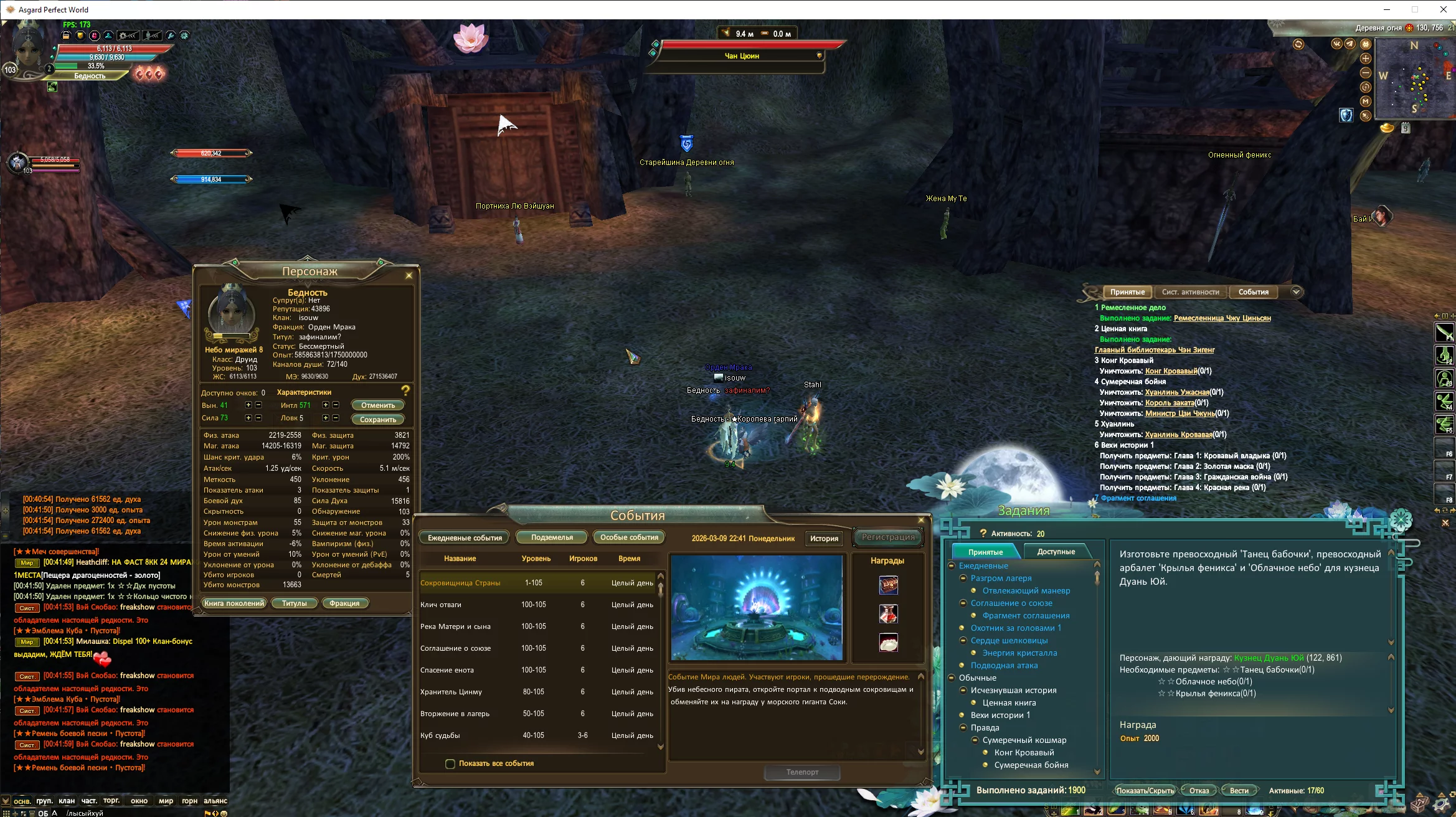Image resolution: width=1456 pixels, height=817 pixels.
Task: Toggle the Показать все события checkbox
Action: [450, 764]
